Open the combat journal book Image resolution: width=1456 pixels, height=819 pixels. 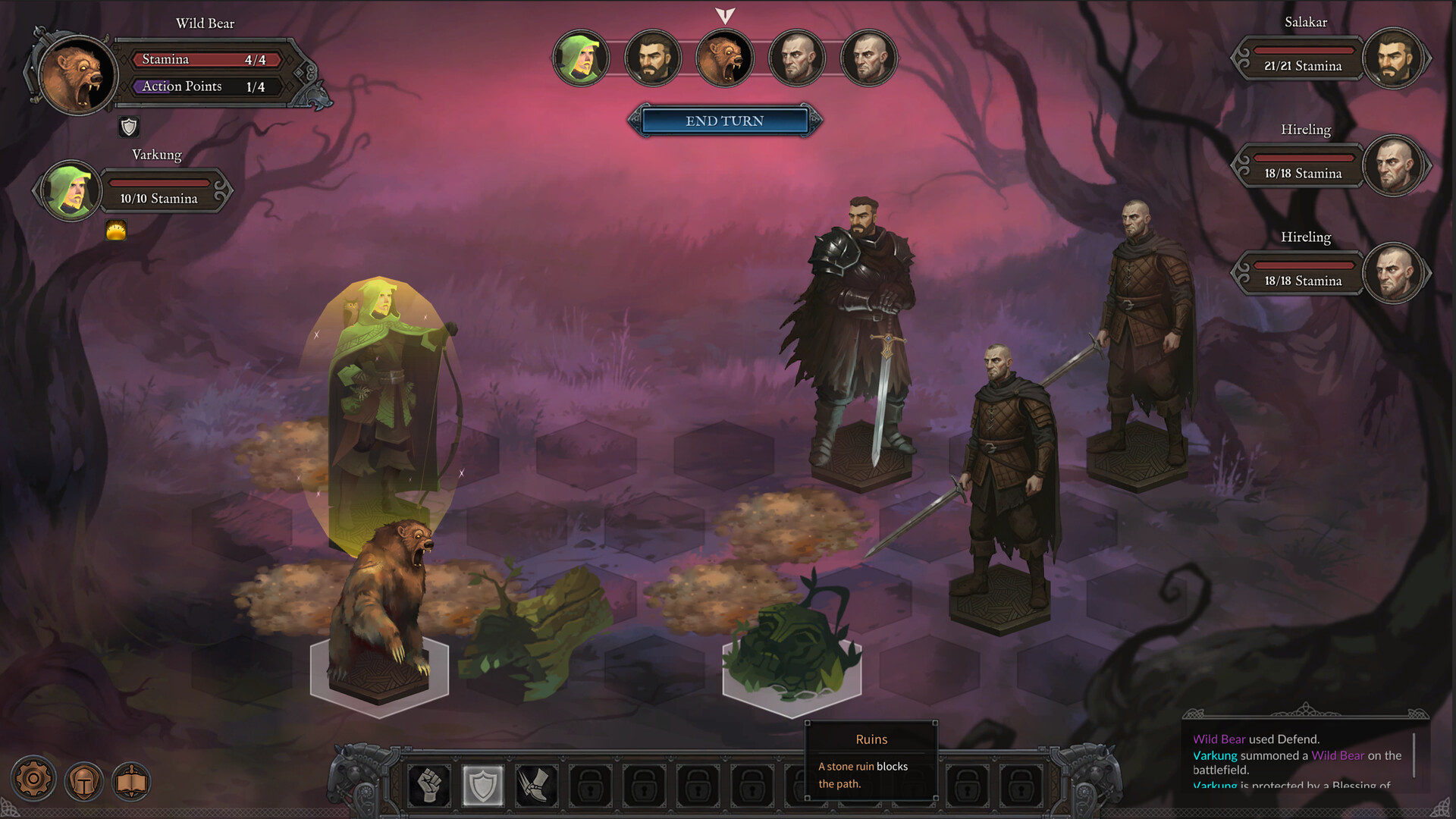pyautogui.click(x=131, y=780)
